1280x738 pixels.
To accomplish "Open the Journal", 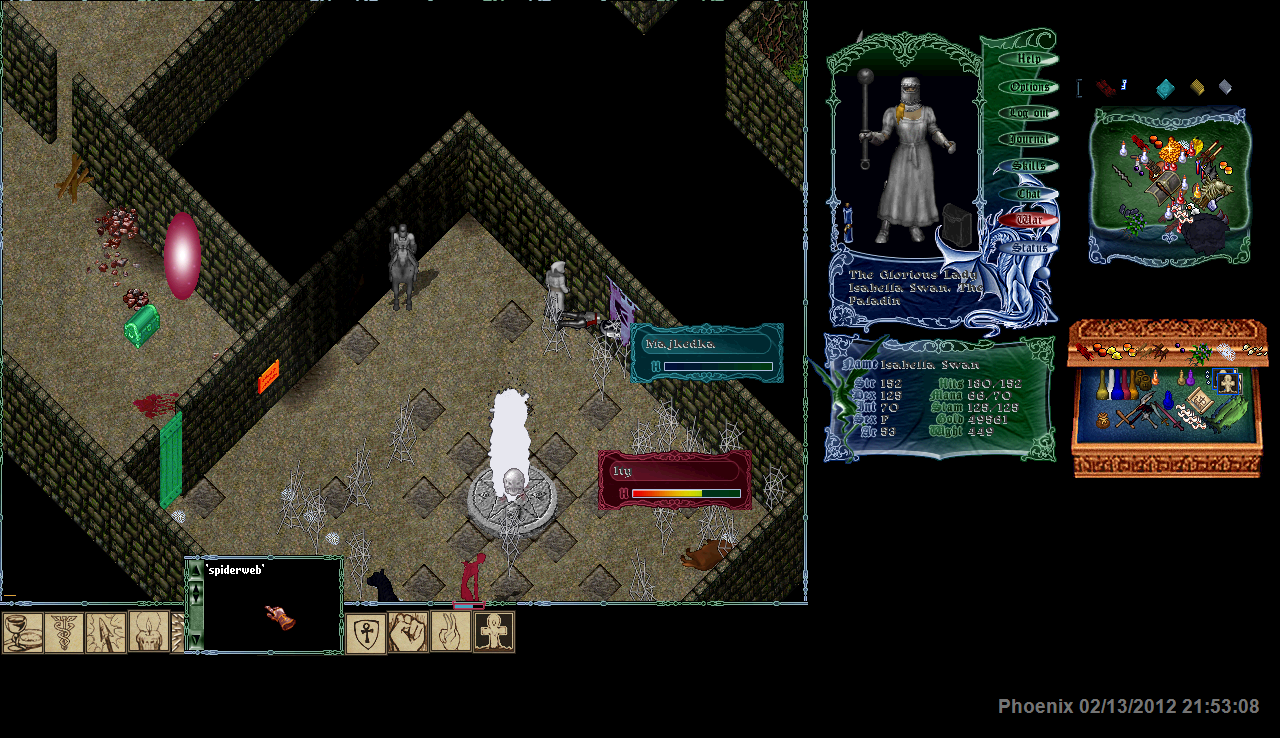I will [1028, 140].
